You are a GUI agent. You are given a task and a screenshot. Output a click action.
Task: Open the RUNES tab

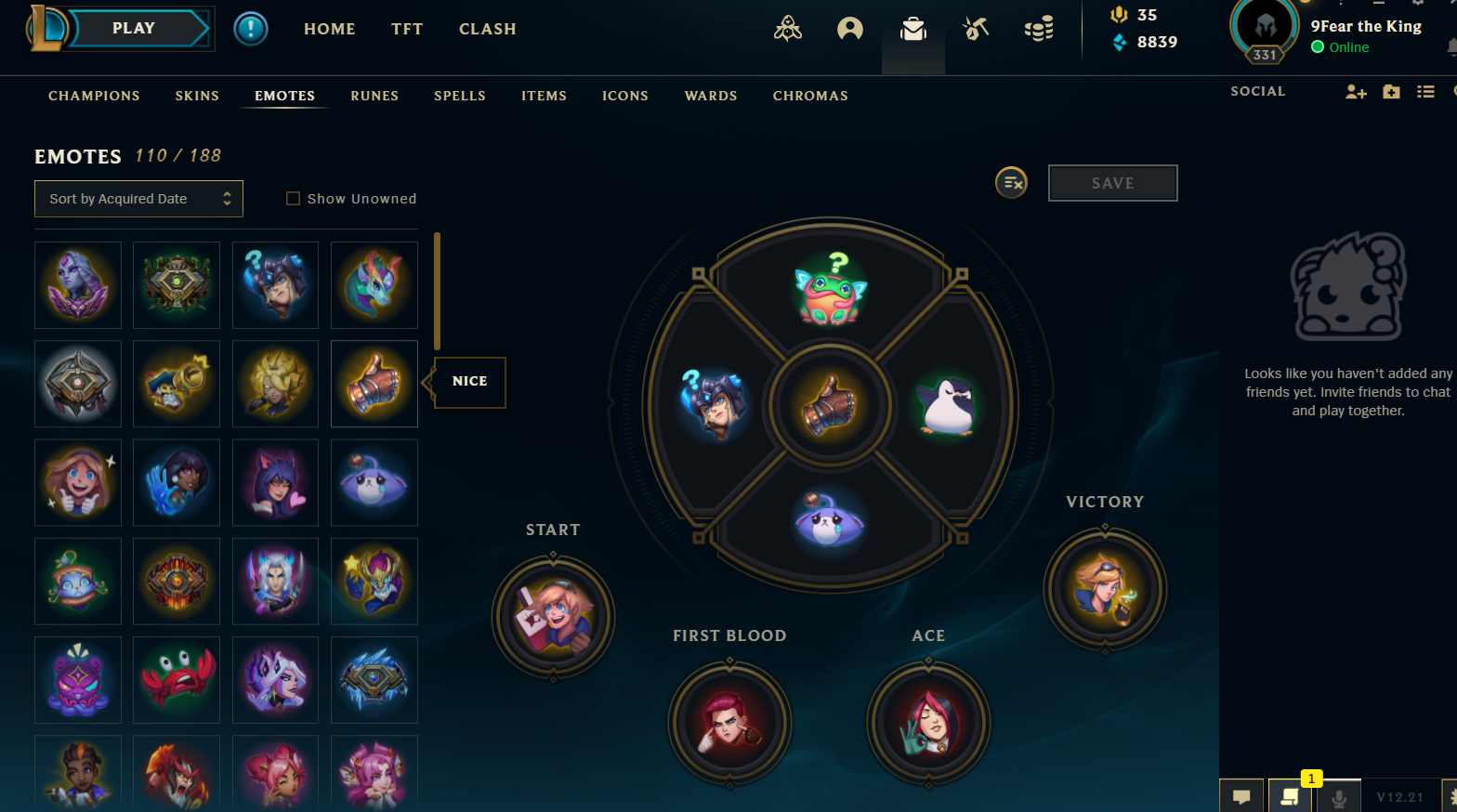pyautogui.click(x=374, y=96)
